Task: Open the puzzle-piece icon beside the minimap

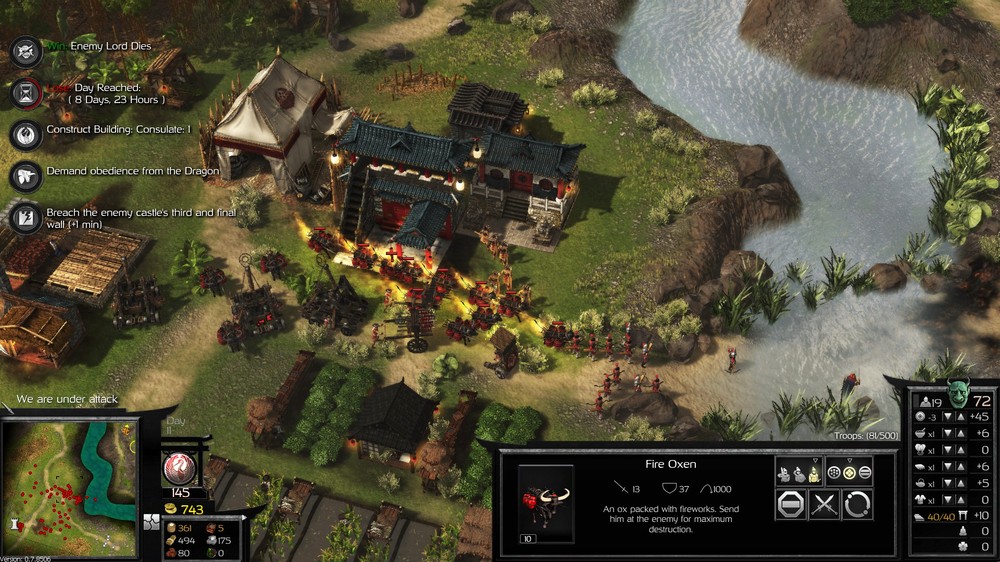Action: 151,522
